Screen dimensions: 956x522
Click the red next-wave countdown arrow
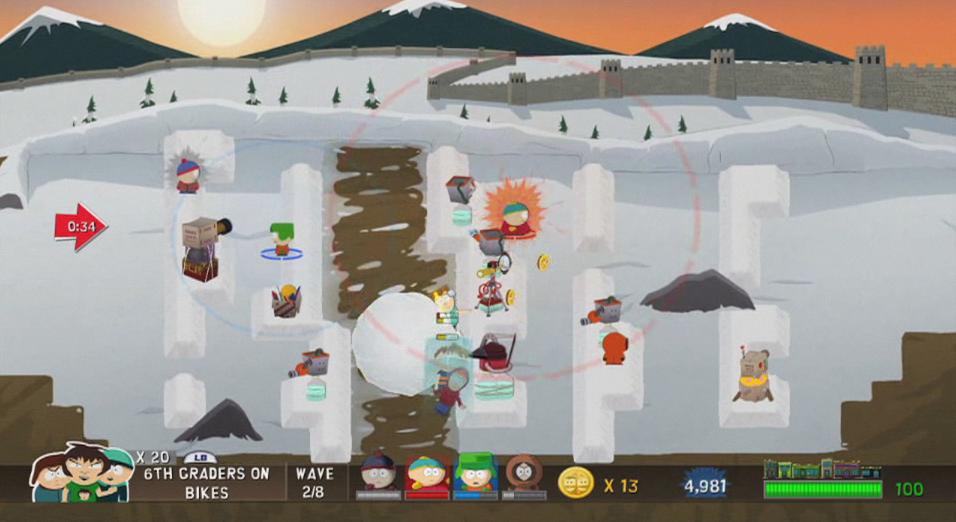(80, 227)
